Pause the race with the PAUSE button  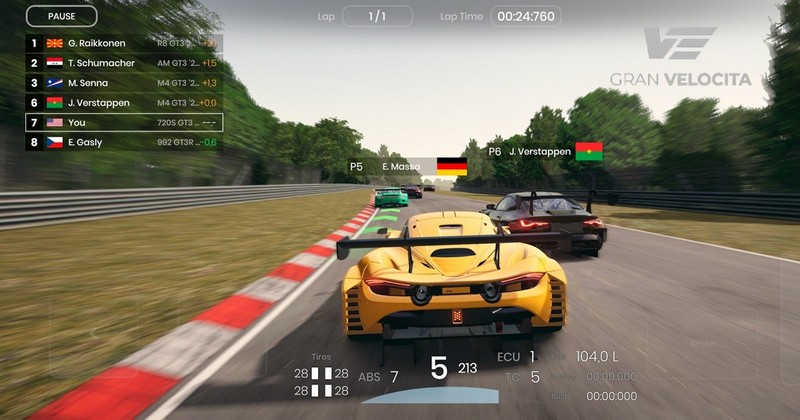(61, 16)
